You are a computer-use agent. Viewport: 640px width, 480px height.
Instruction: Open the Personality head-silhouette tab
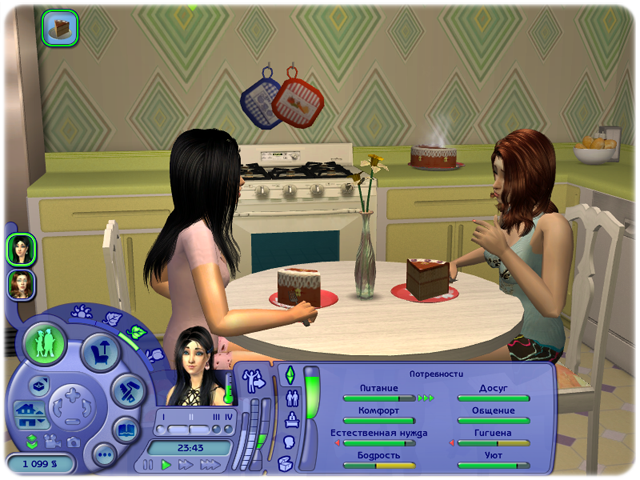coord(289,441)
